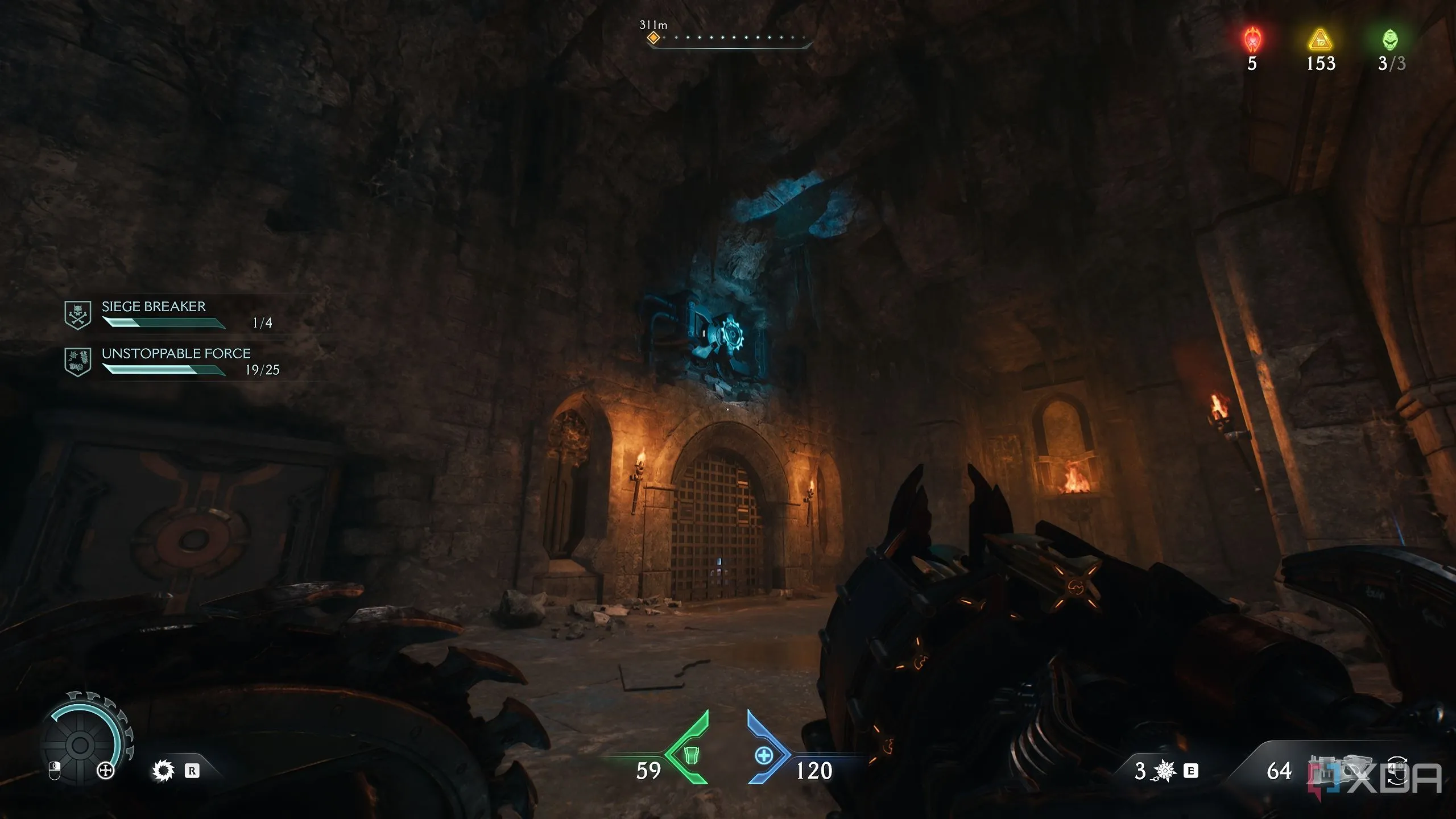Open the Unstoppable Force challenge entry
The height and width of the screenshot is (819, 1456).
[171, 361]
